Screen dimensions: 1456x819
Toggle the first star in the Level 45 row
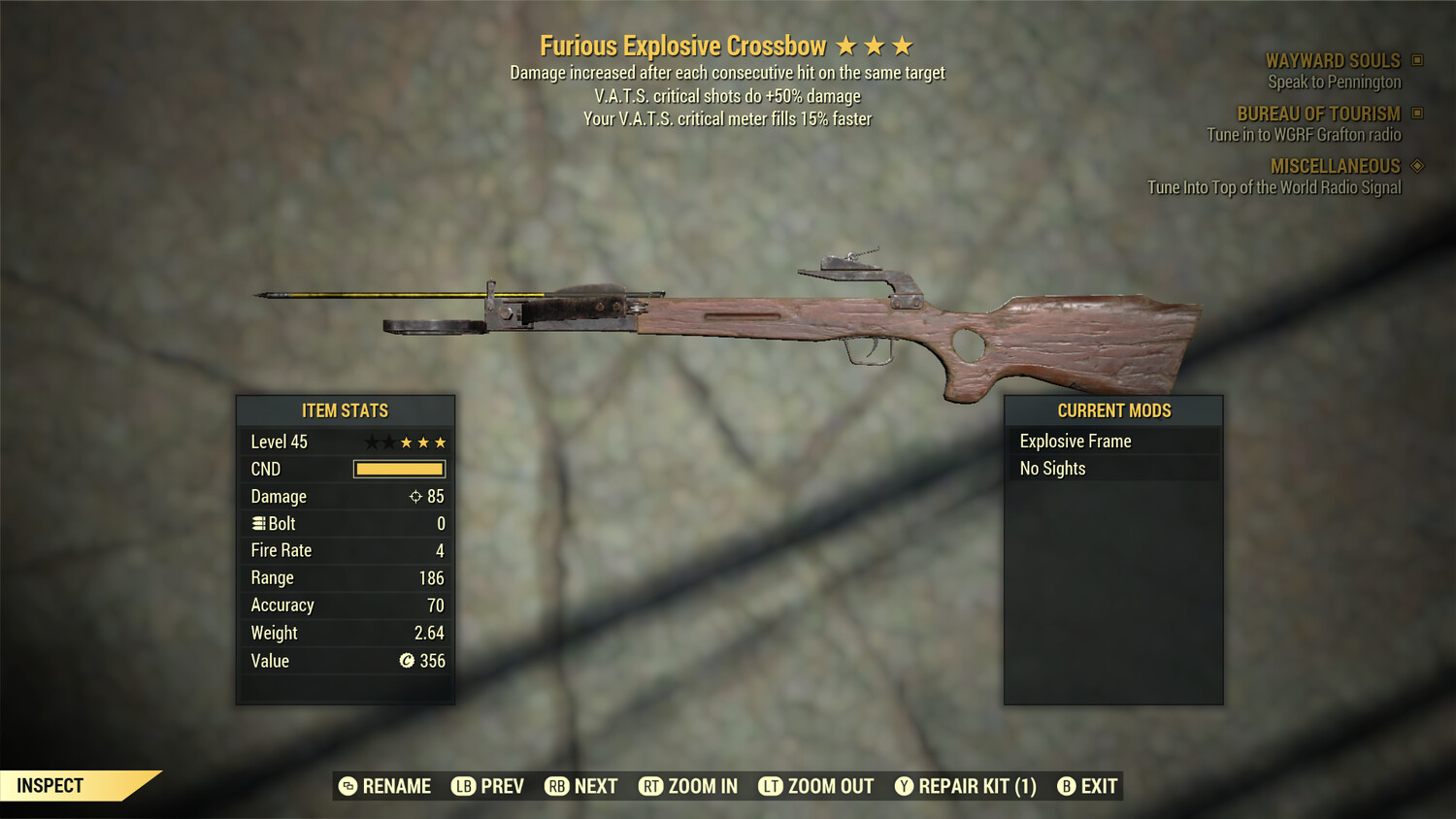tap(370, 442)
